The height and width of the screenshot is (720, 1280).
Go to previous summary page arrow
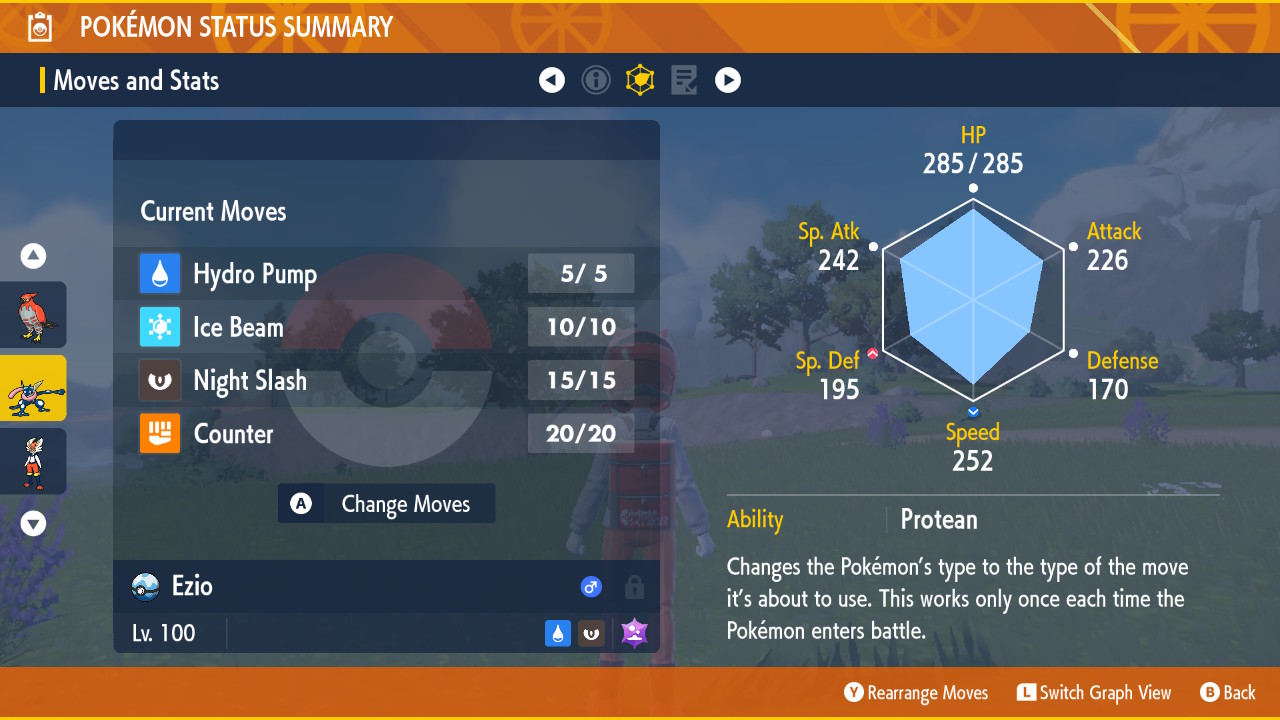(x=552, y=80)
